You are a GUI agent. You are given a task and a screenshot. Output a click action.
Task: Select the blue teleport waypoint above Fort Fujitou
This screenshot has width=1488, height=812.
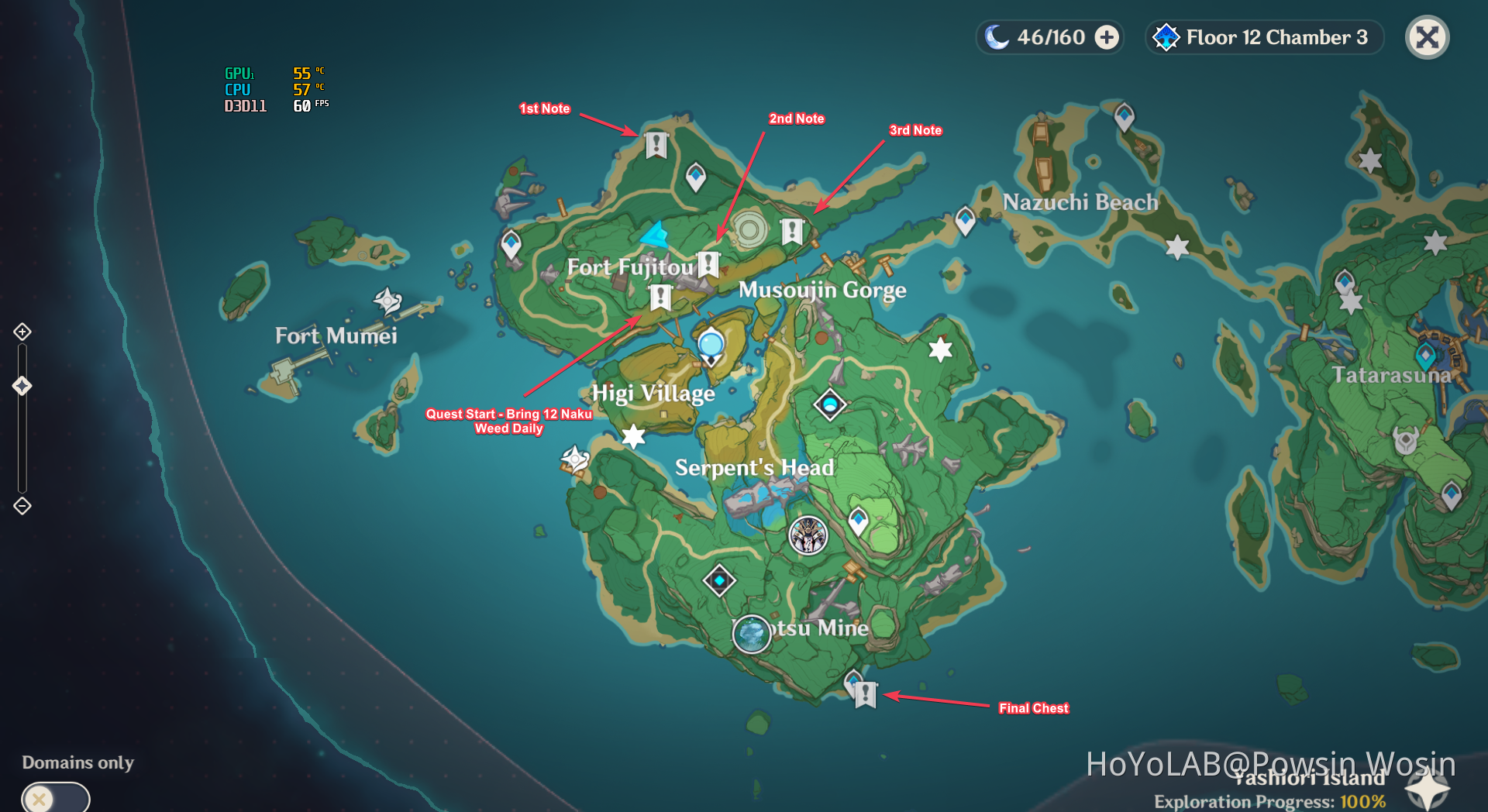pyautogui.click(x=696, y=176)
